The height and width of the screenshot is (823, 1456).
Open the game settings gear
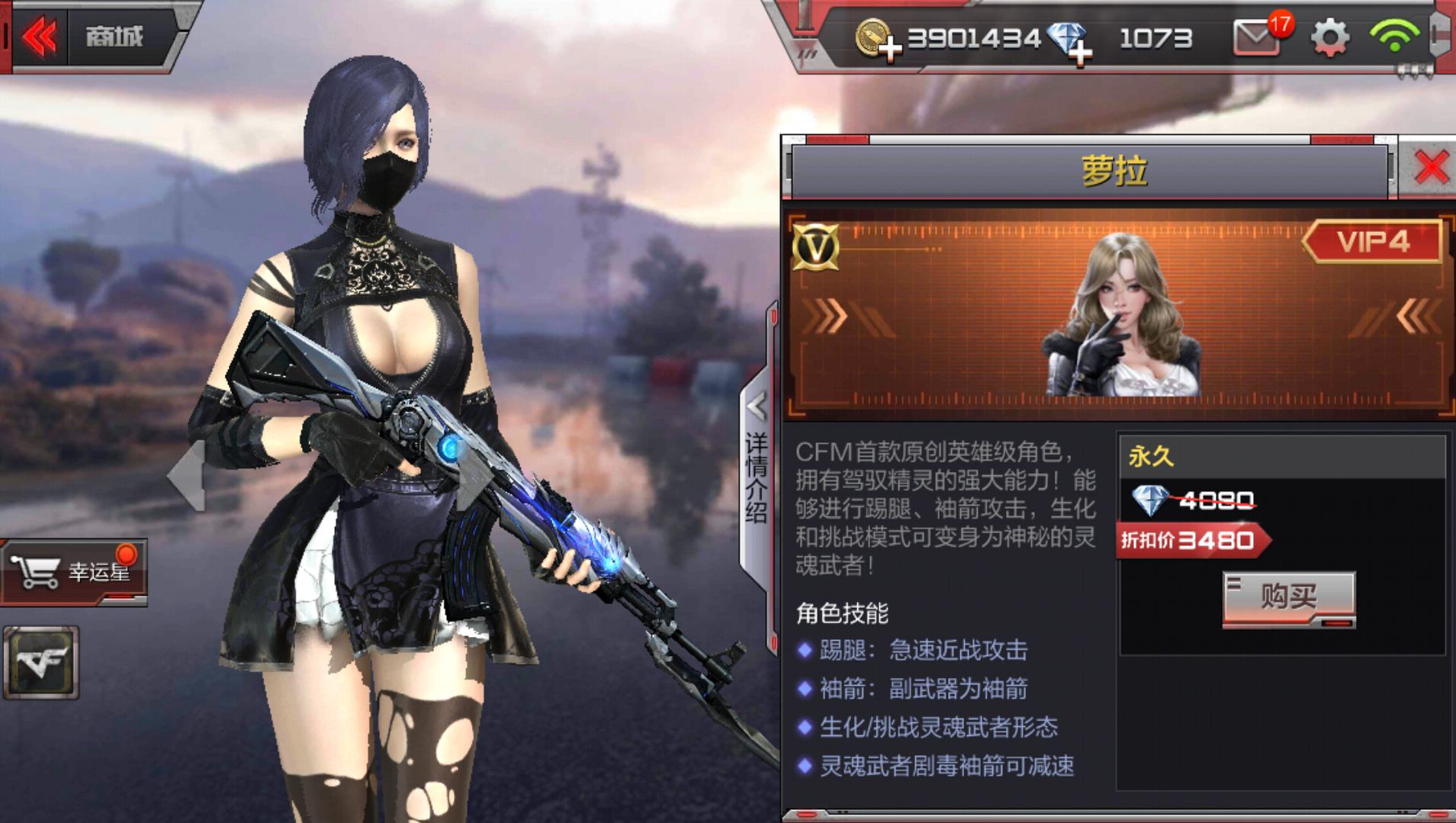coord(1329,37)
